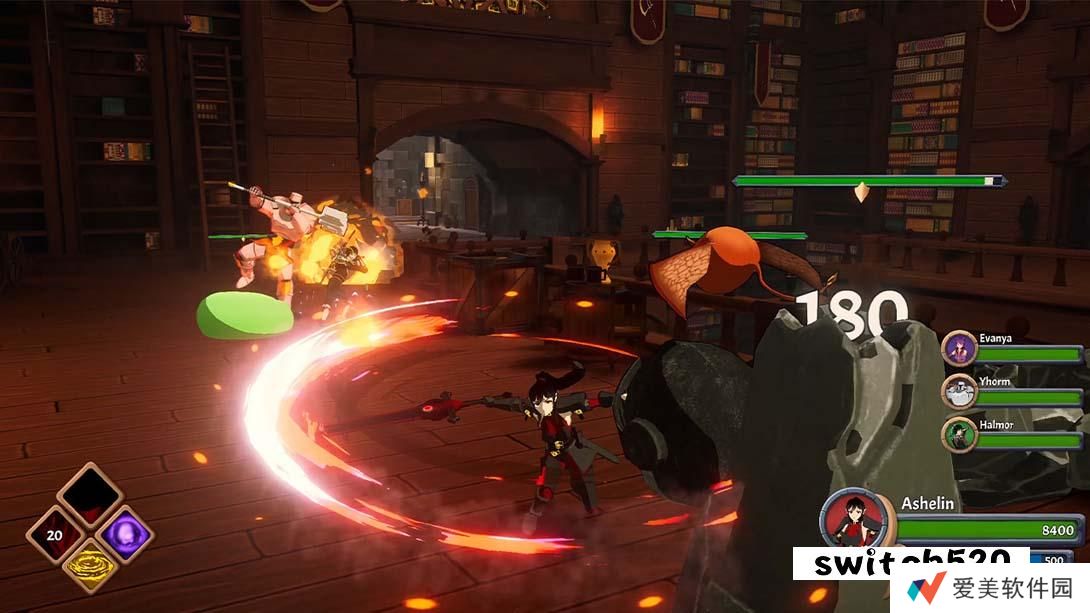Select Evanya's party portrait
1090x613 pixels.
958,349
